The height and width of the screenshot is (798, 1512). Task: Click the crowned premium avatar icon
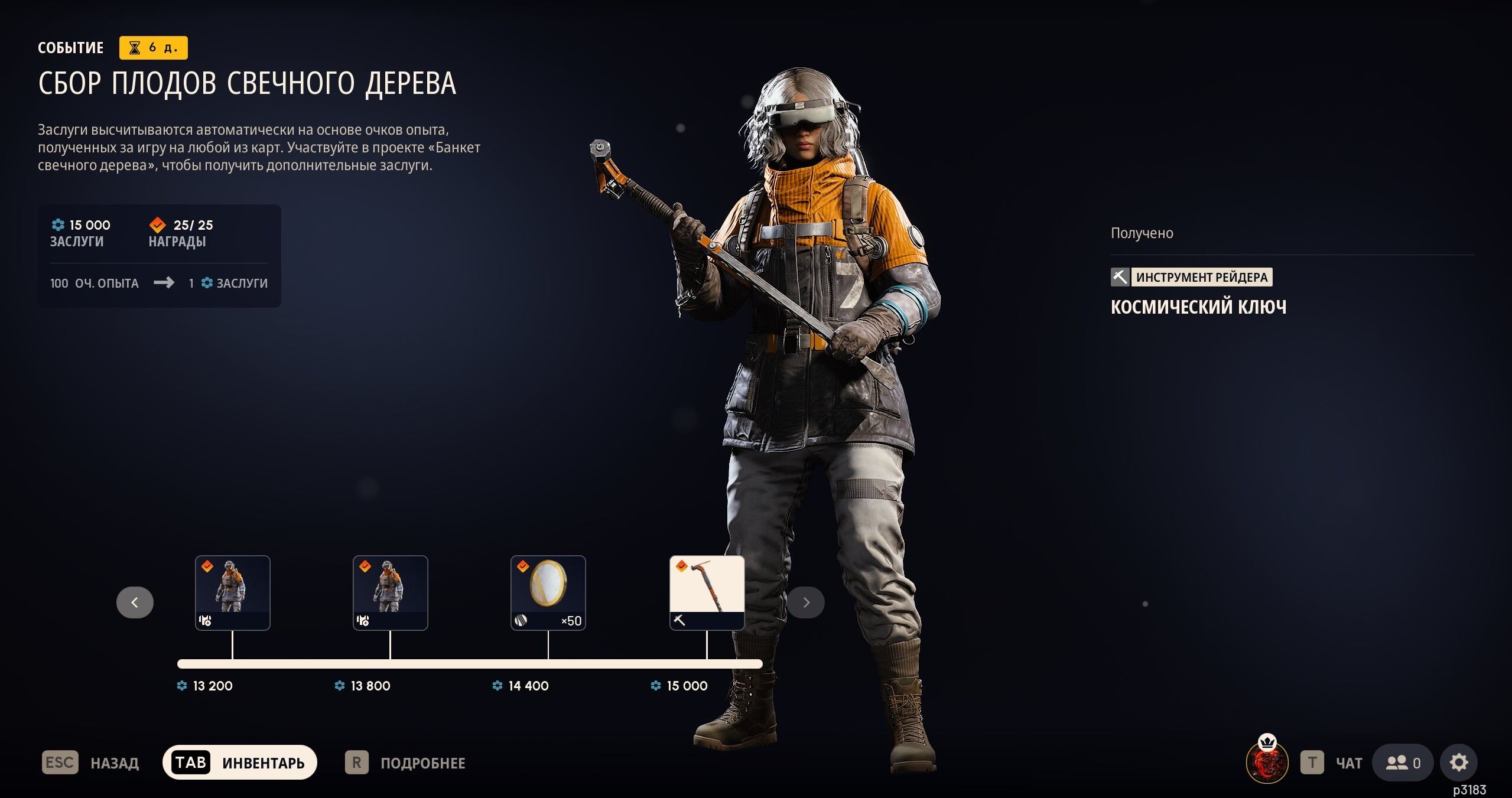(1268, 762)
